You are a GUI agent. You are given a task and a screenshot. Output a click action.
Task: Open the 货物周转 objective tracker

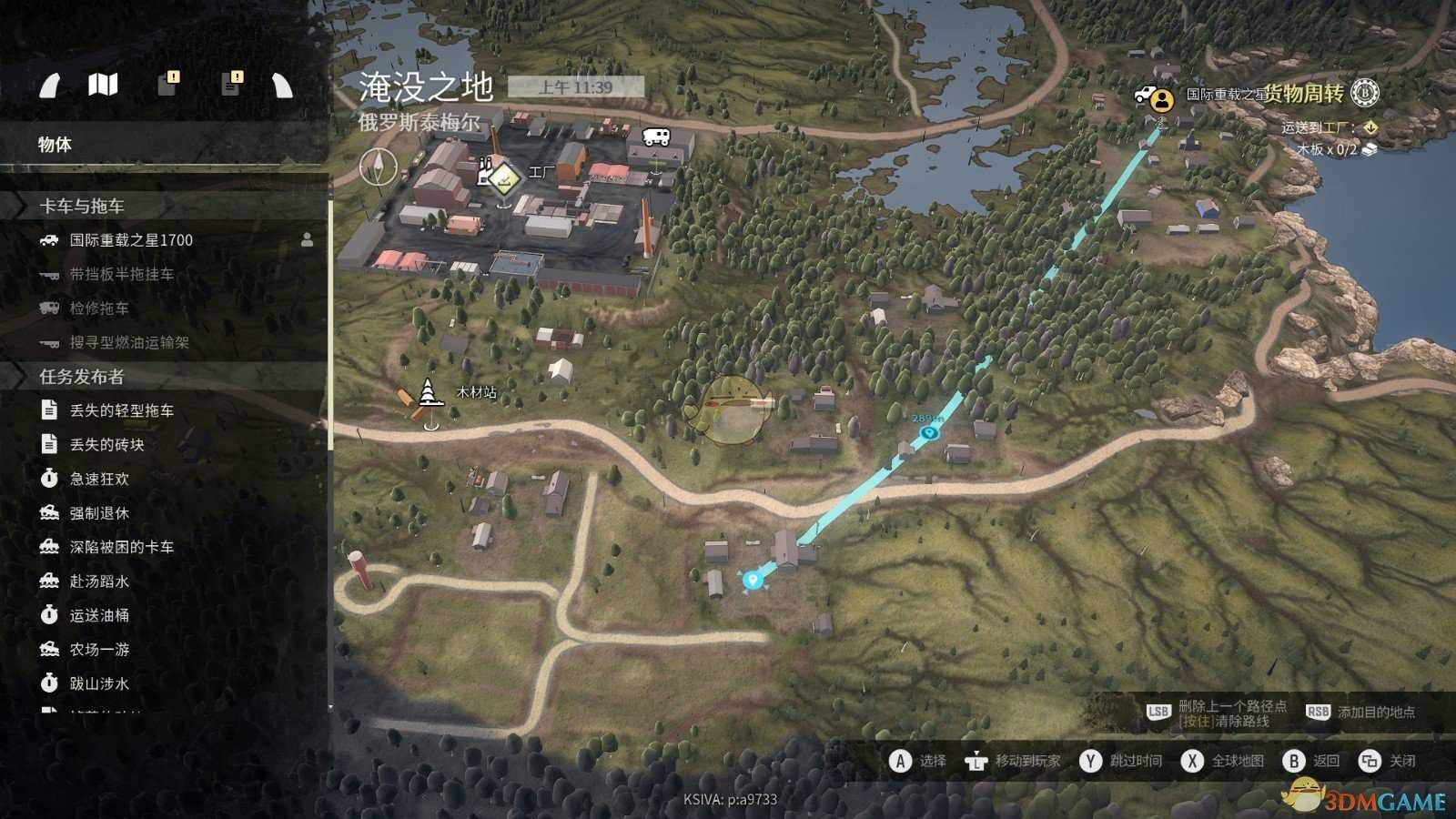(1304, 94)
